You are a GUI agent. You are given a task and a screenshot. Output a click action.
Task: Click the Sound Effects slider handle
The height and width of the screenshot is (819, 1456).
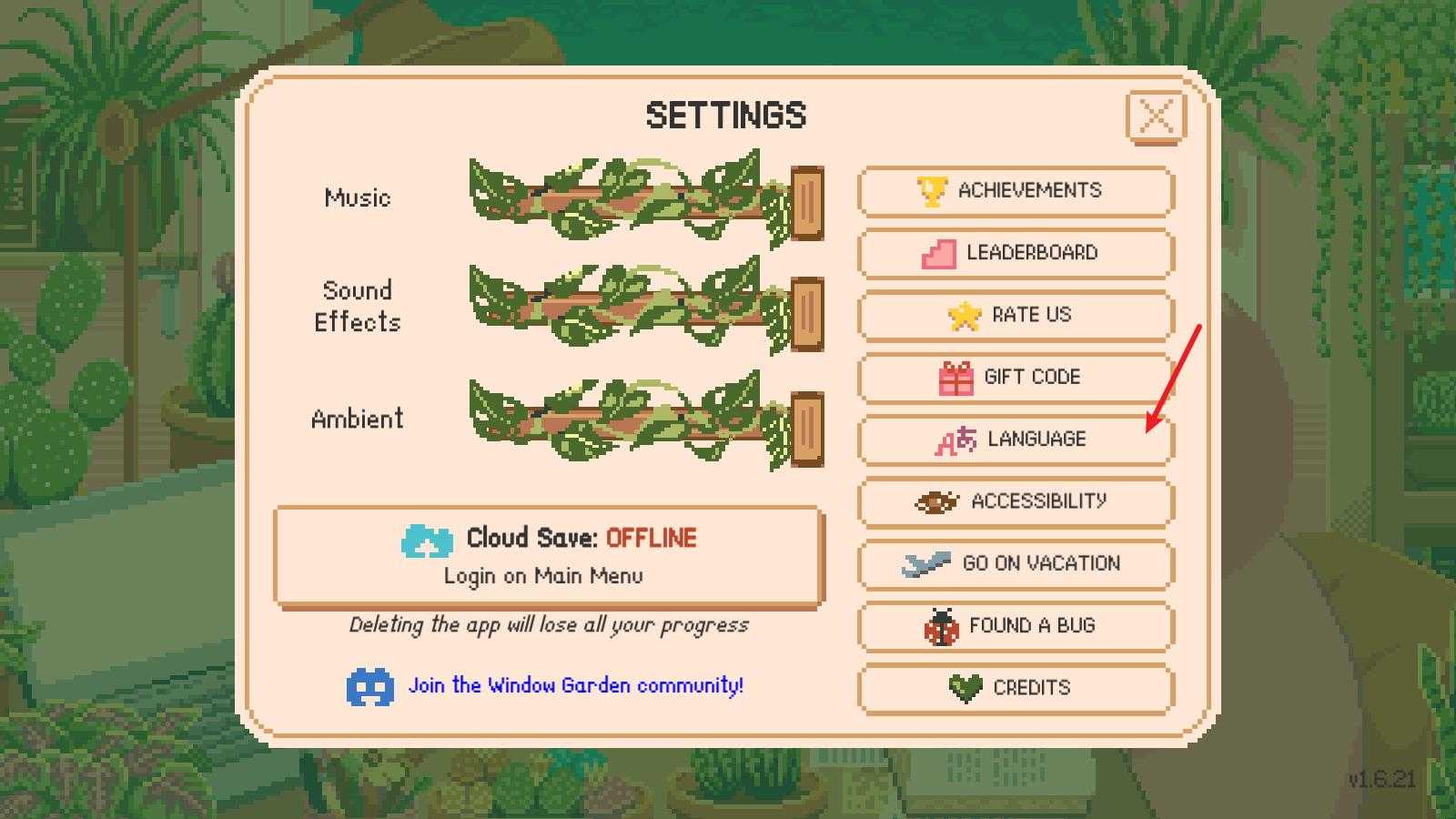tap(806, 314)
